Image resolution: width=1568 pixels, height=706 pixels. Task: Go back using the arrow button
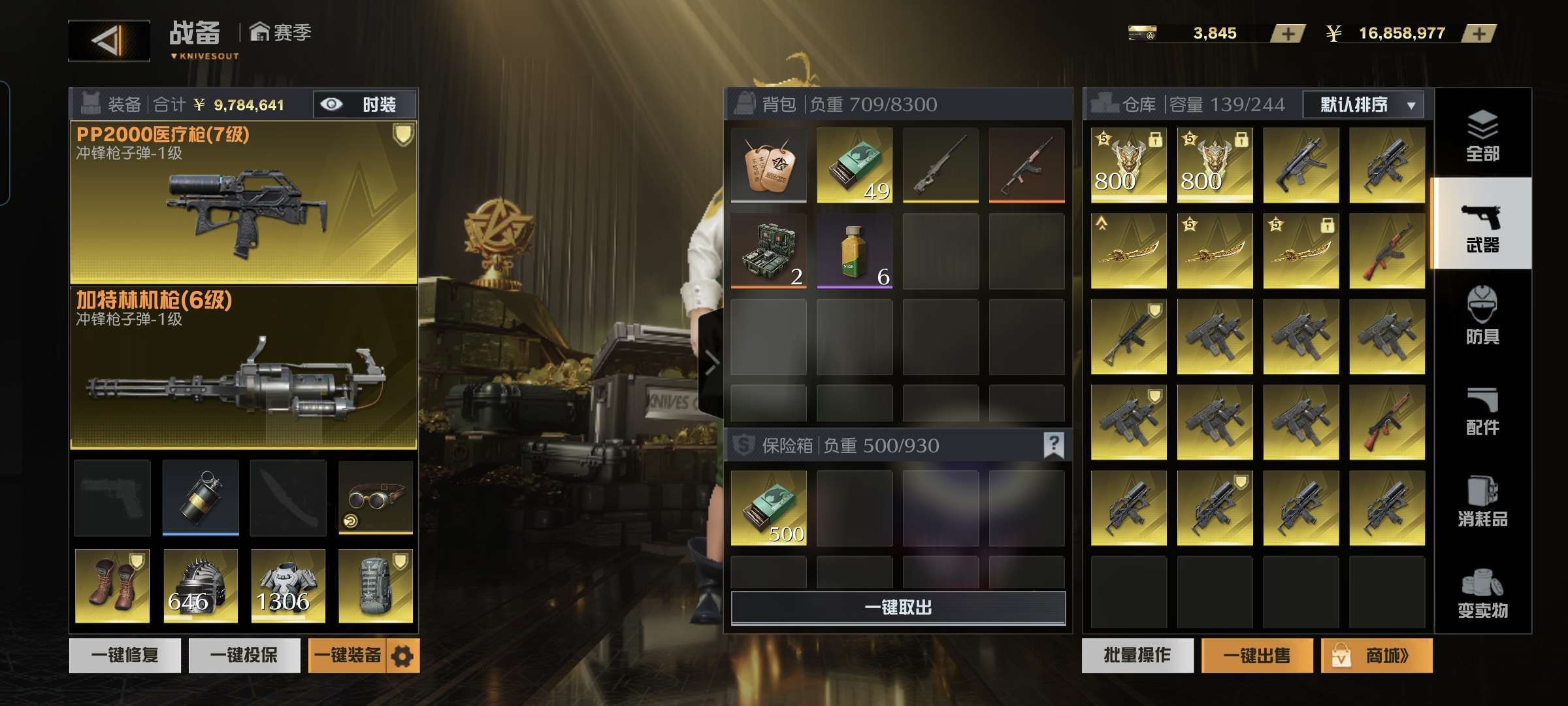pyautogui.click(x=108, y=41)
